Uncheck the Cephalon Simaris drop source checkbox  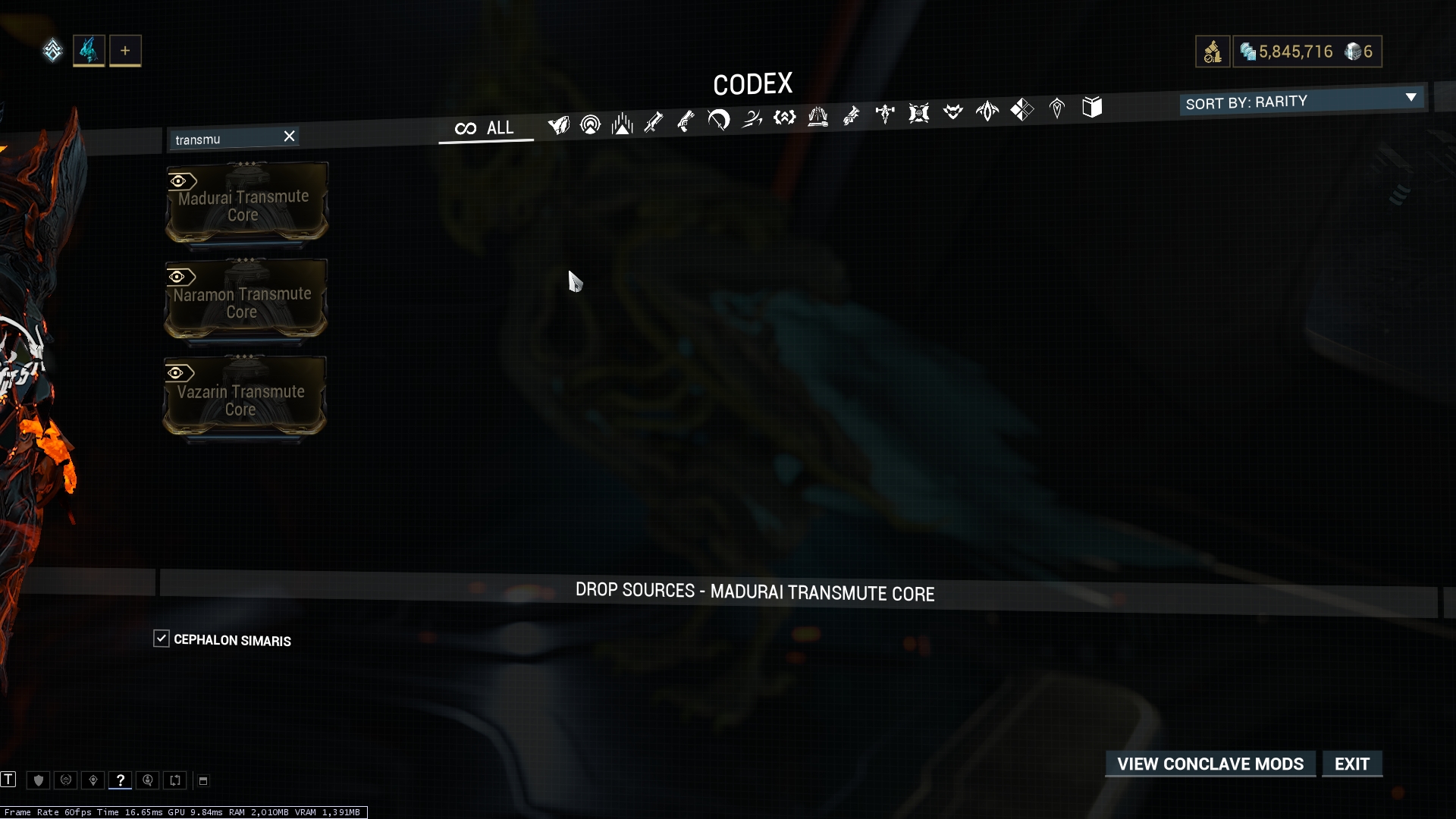[x=162, y=639]
